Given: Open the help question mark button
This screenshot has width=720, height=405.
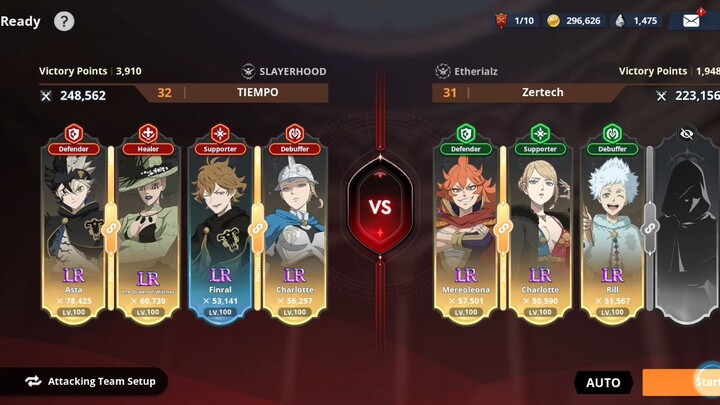Looking at the screenshot, I should click(64, 20).
